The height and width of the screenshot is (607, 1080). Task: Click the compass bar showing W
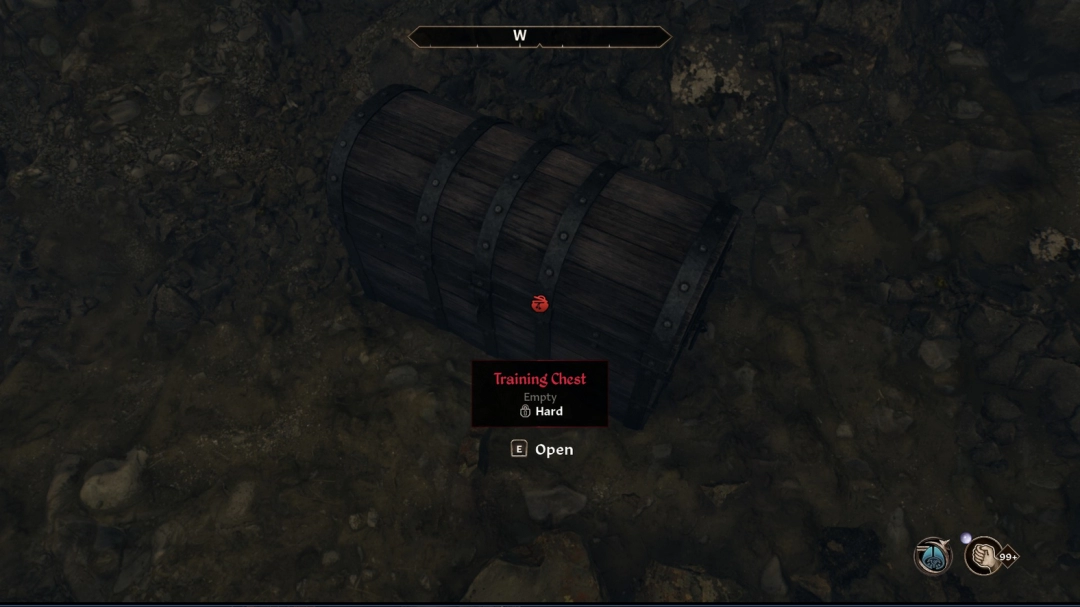[539, 37]
